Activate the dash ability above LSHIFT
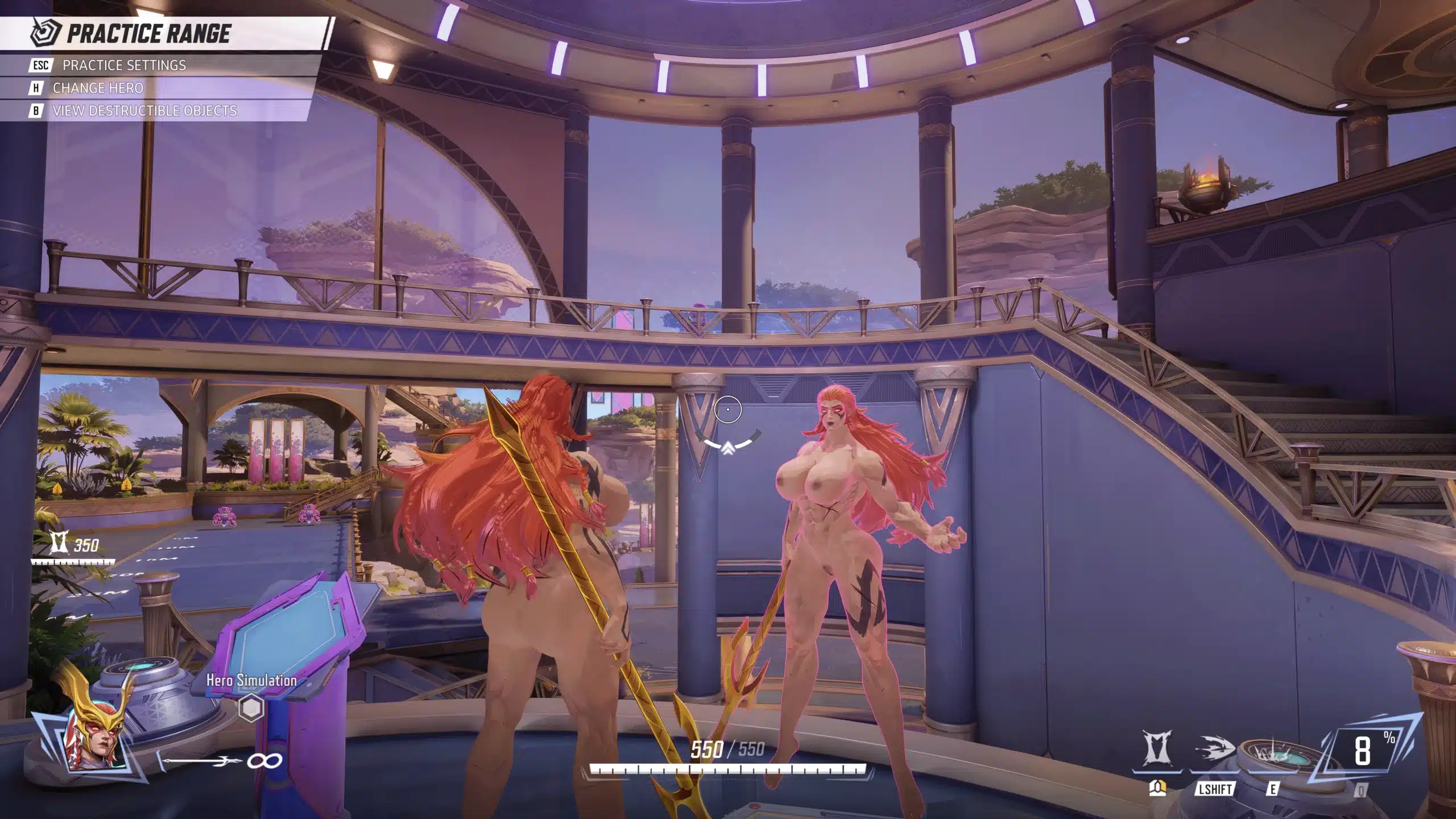The image size is (1456, 819). coord(1214,751)
